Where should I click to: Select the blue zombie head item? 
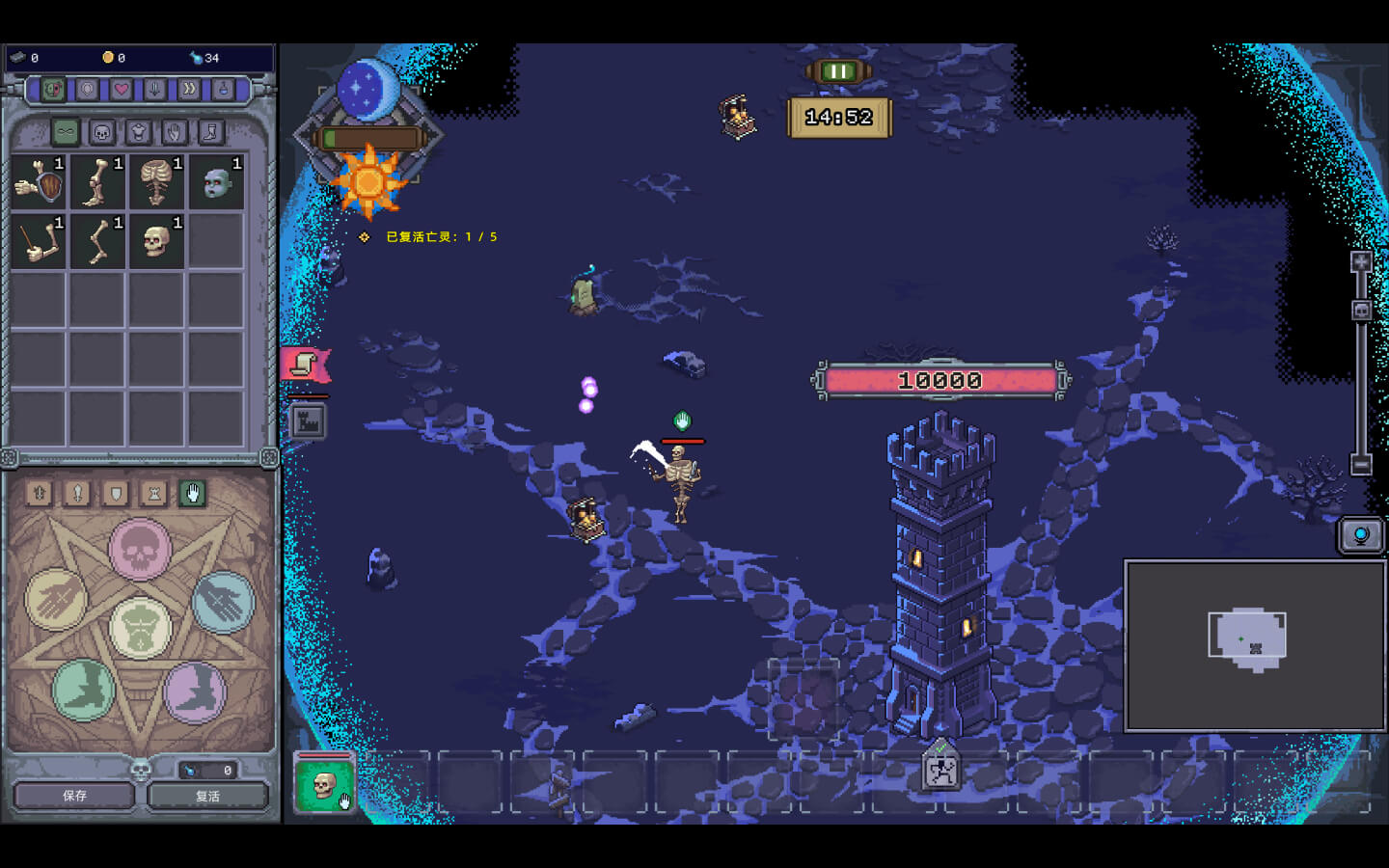[215, 181]
